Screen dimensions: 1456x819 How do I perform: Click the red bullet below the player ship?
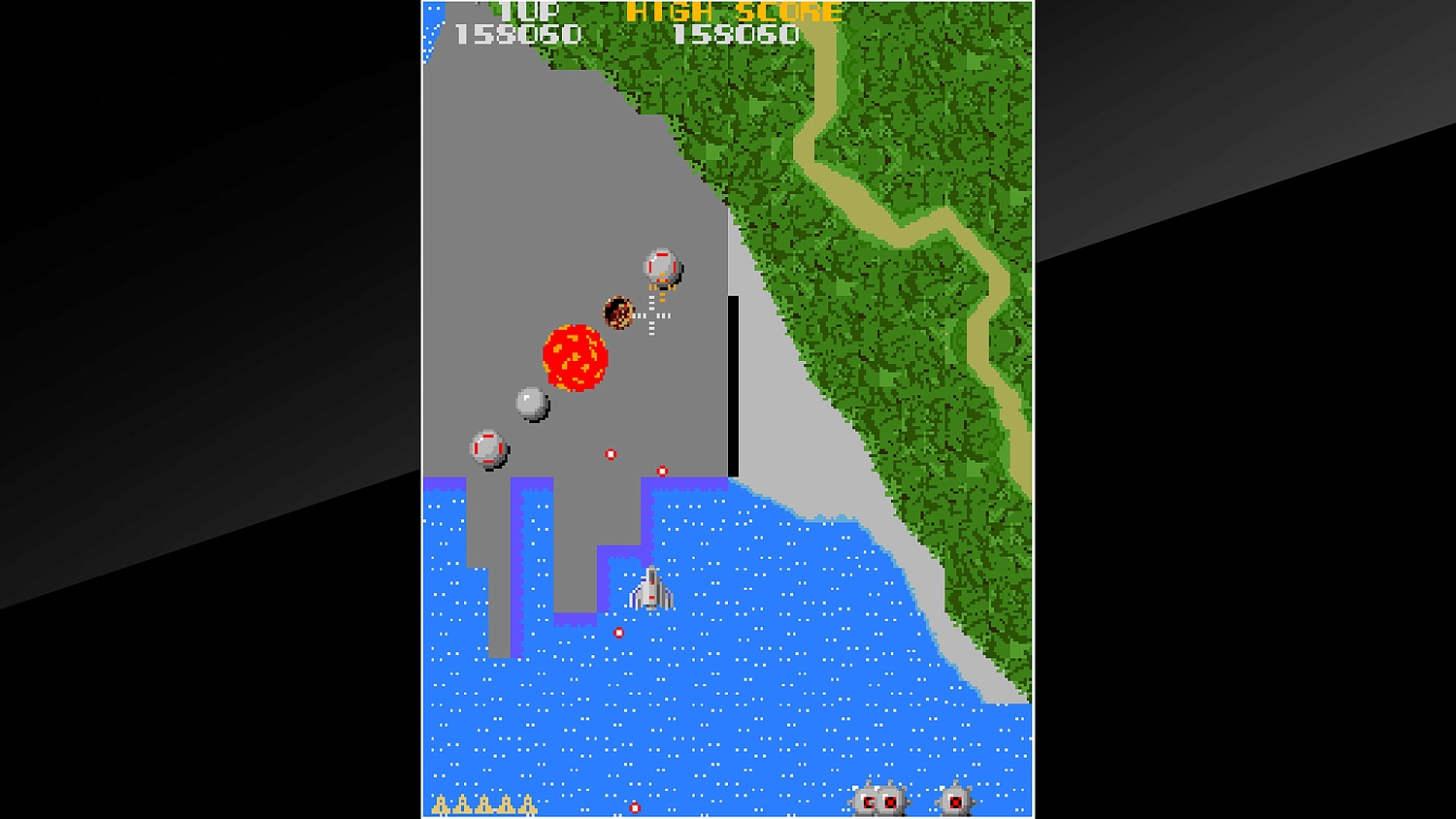click(617, 631)
